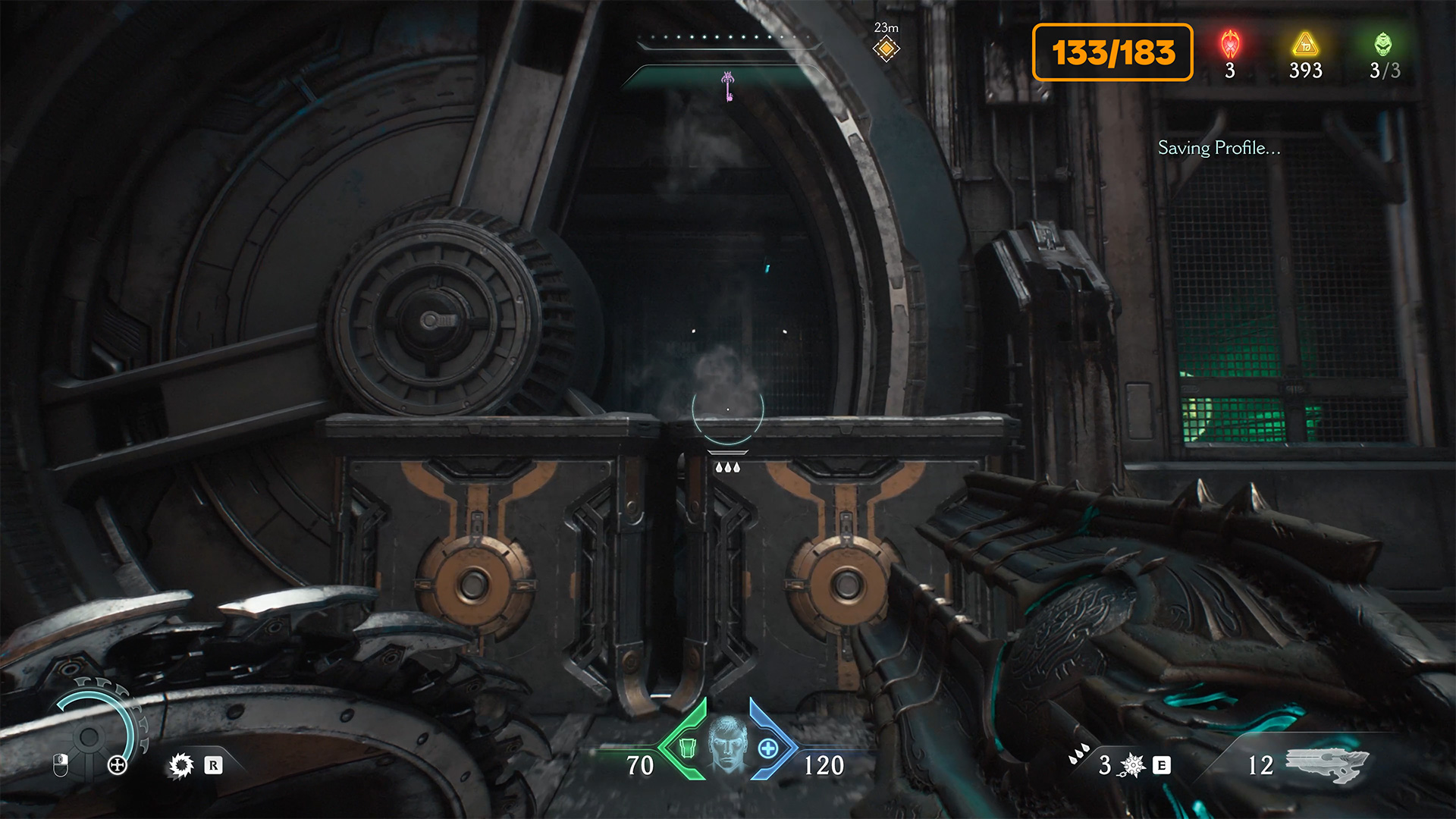
Task: Select the yellow gold currency icon
Action: point(1305,44)
